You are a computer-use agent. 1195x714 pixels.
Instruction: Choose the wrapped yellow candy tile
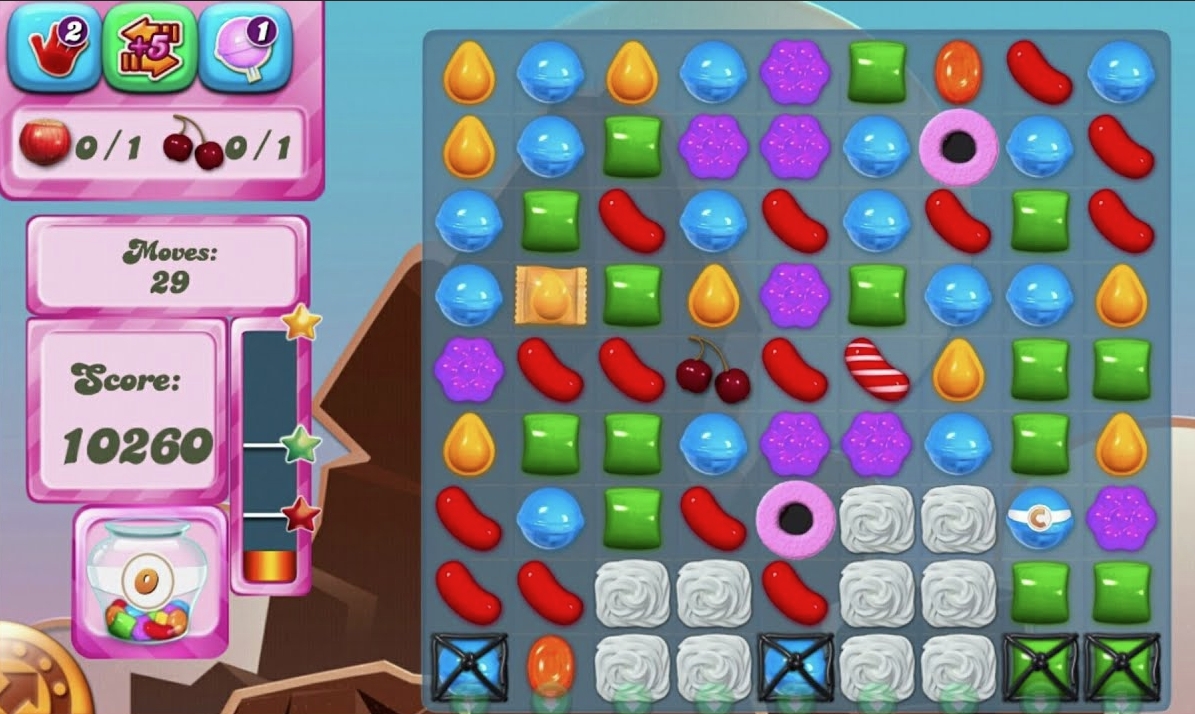click(x=550, y=295)
